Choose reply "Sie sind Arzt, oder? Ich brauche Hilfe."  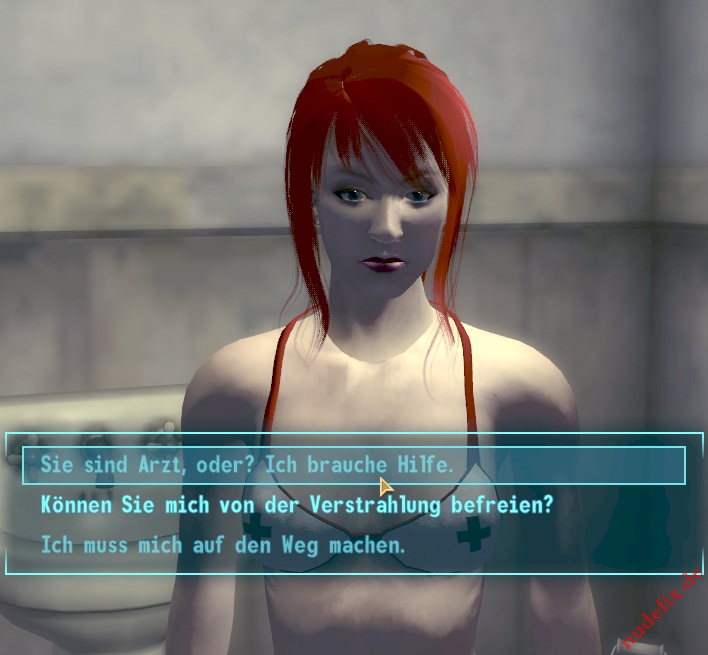coord(247,465)
